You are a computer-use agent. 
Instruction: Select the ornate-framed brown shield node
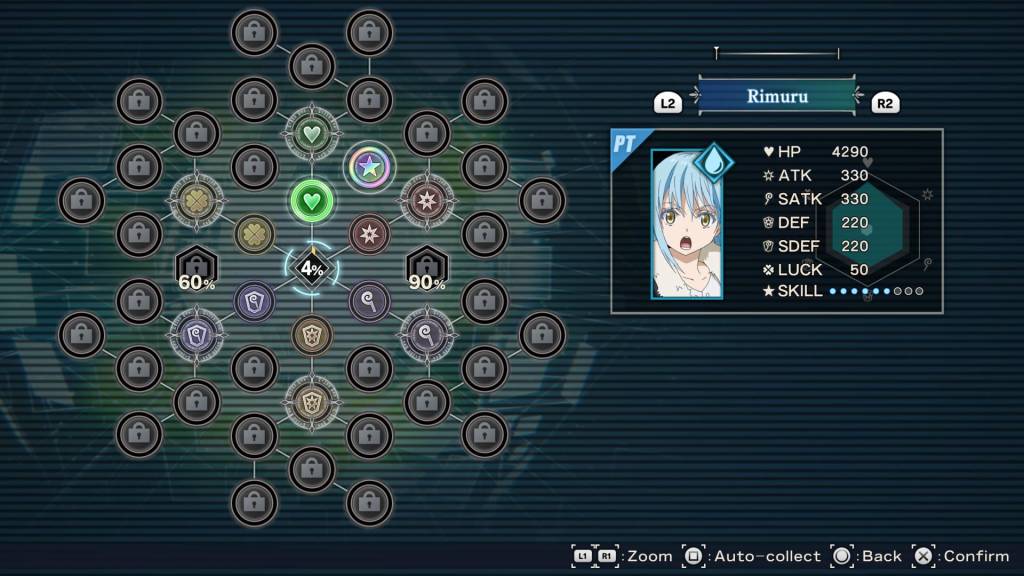pos(312,402)
